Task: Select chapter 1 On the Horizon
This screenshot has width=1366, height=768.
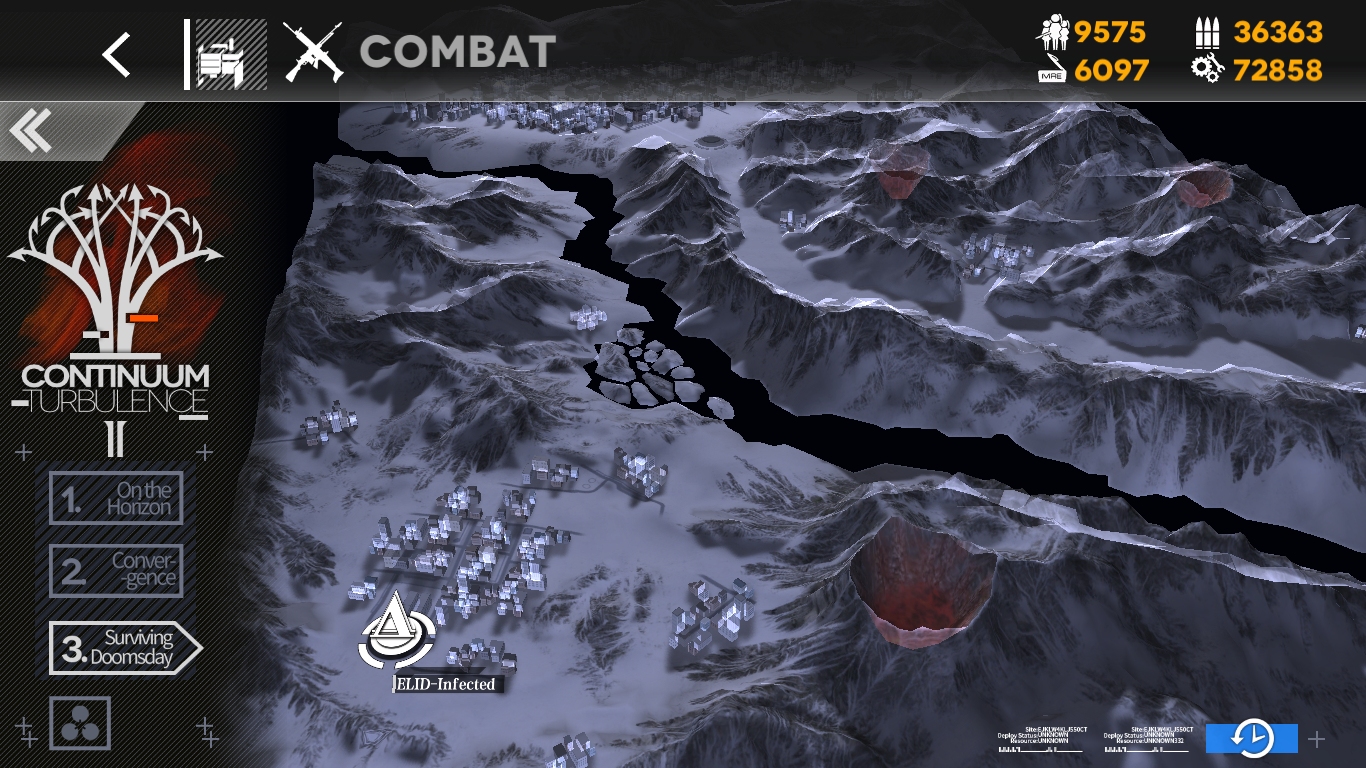Action: 116,498
